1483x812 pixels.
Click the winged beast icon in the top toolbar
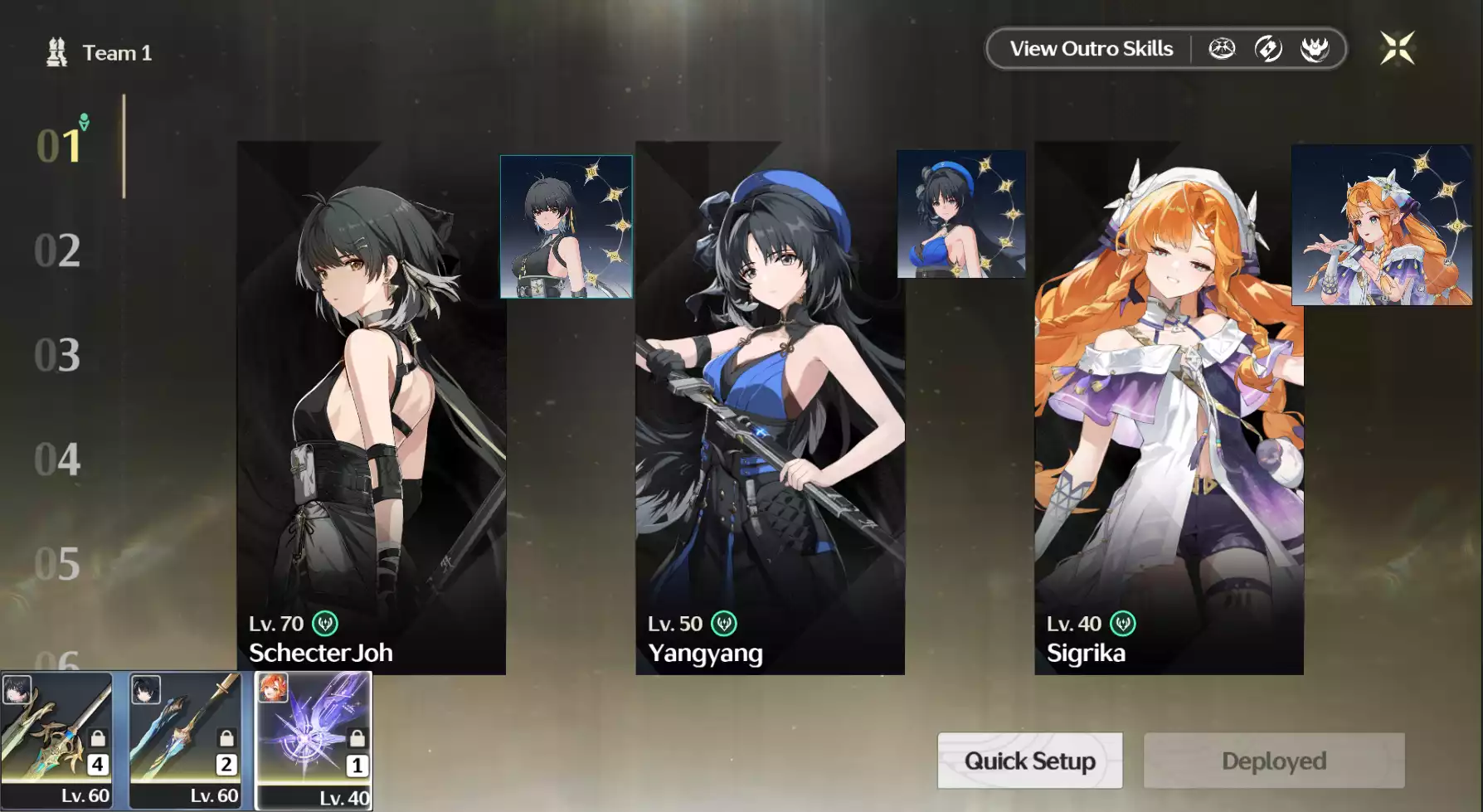[1315, 48]
